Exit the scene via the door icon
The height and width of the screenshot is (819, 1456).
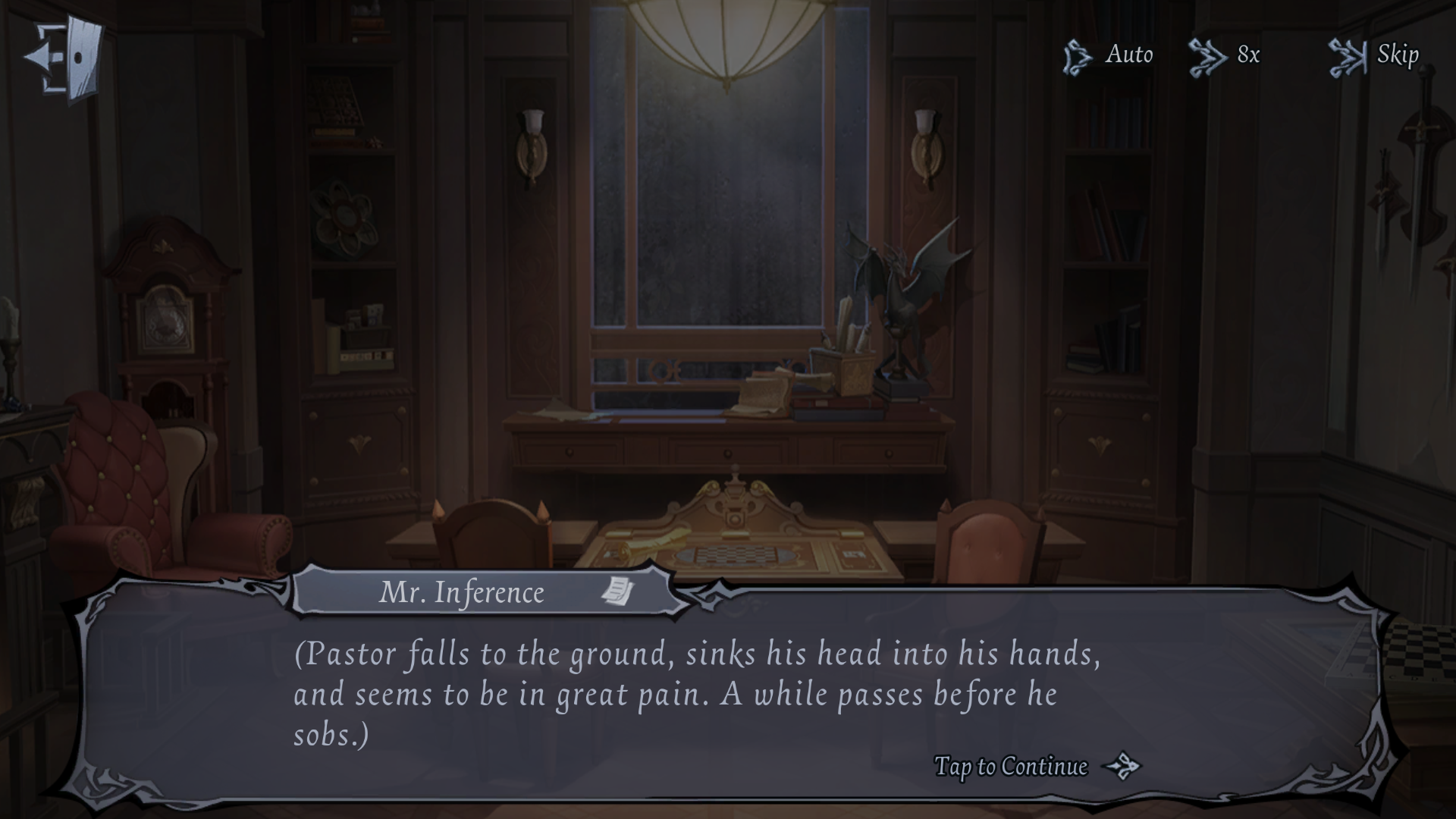coord(64,58)
